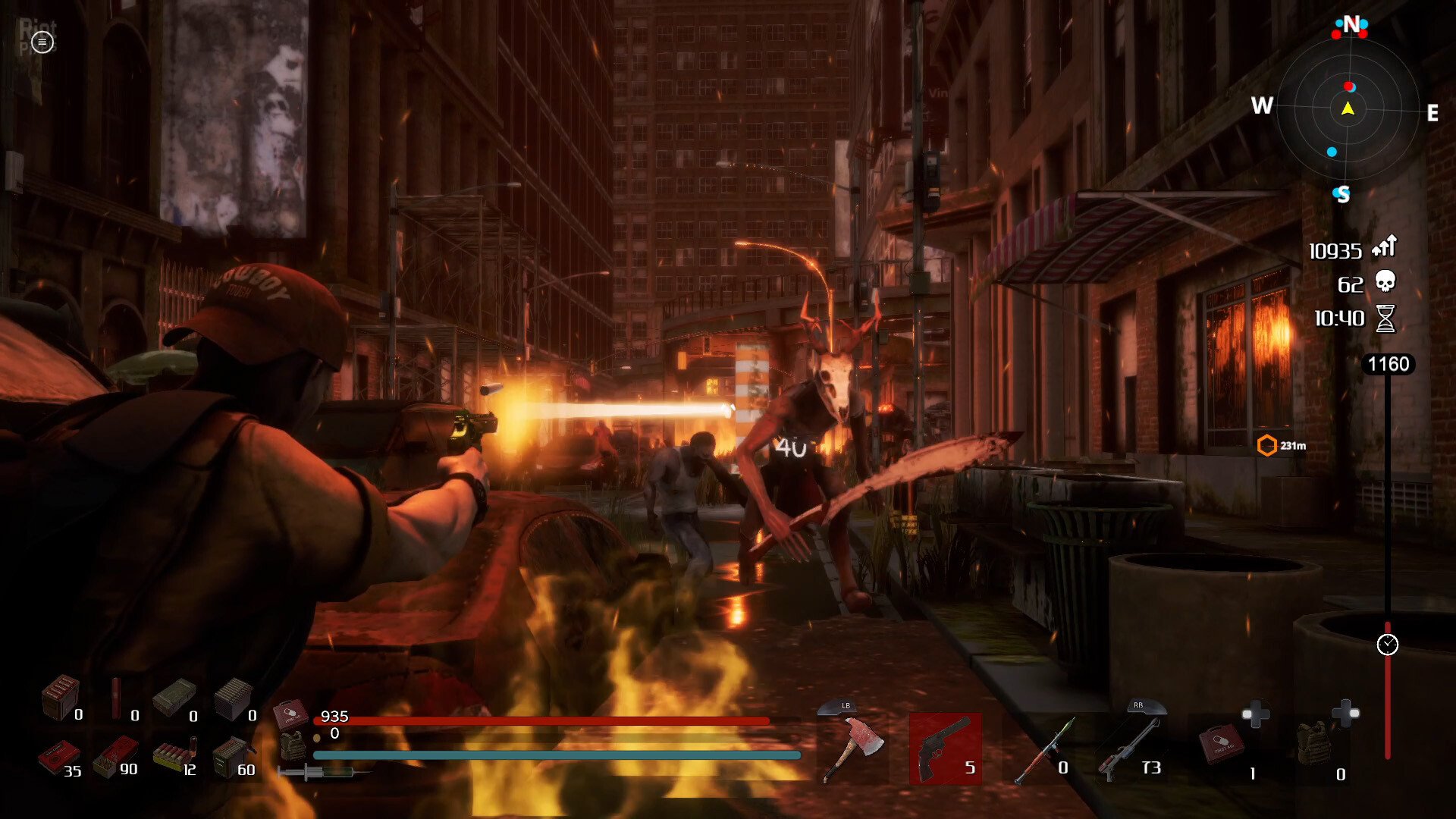Open the round menu button
The width and height of the screenshot is (1456, 819).
[x=42, y=43]
